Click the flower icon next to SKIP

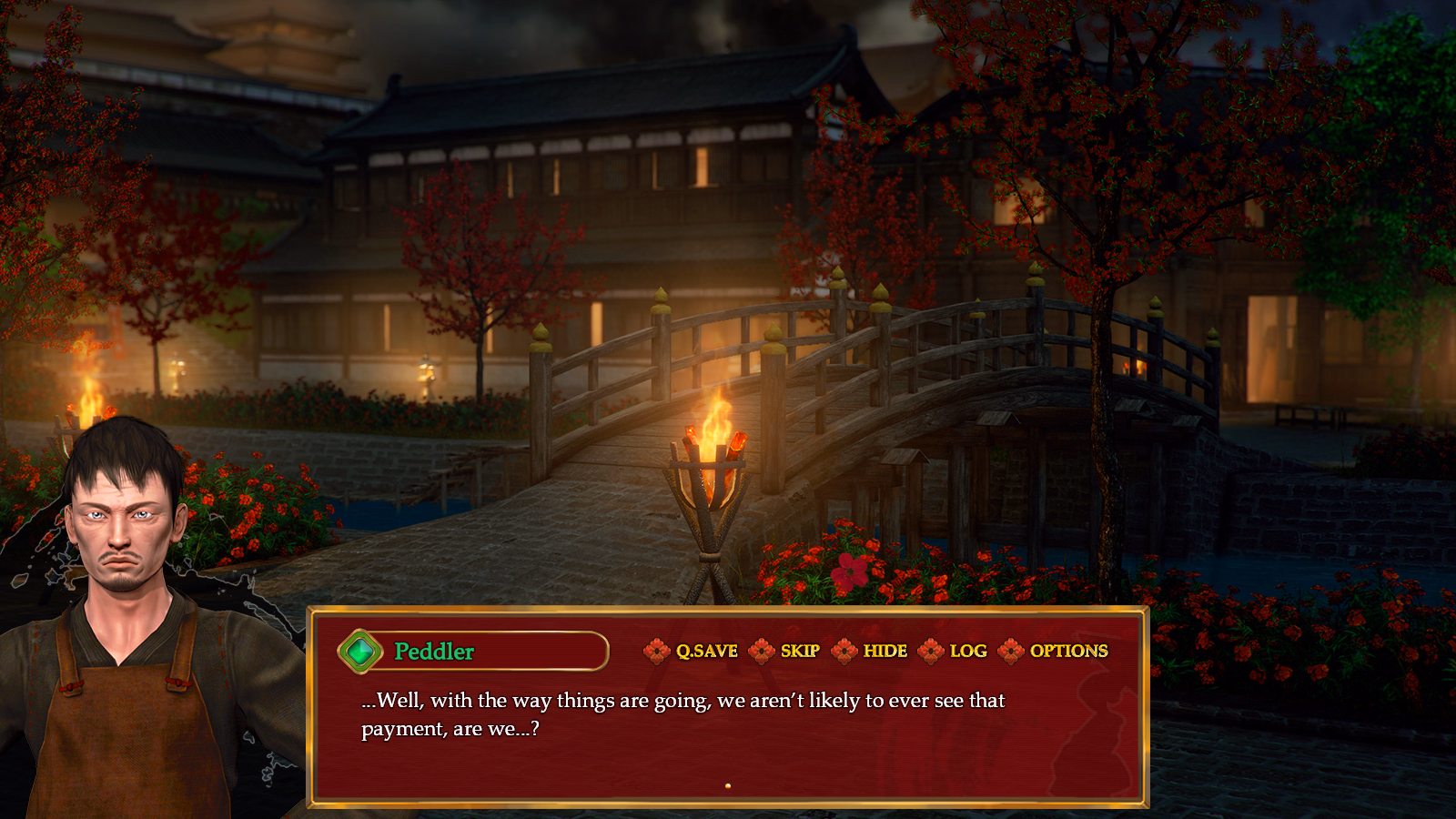coord(763,652)
